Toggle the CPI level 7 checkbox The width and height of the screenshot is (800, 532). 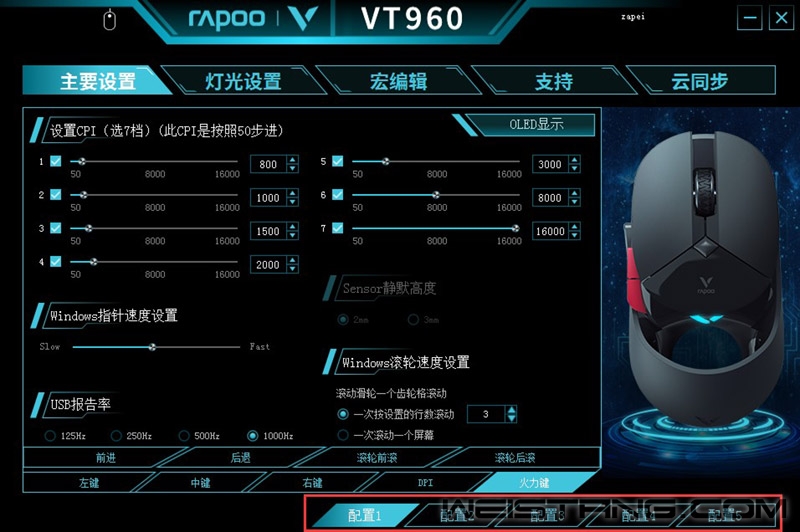click(x=338, y=229)
